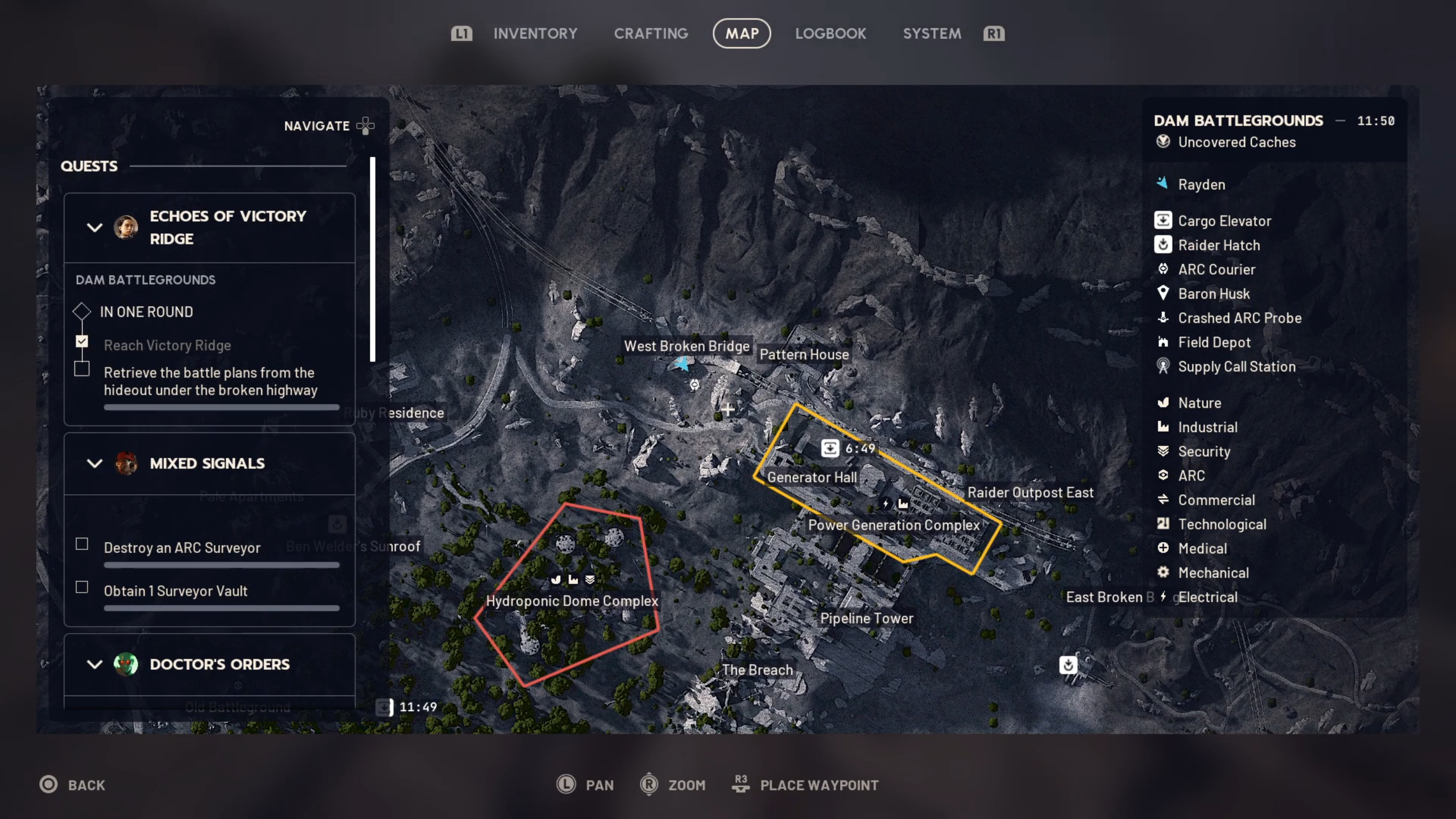Viewport: 1456px width, 819px height.
Task: Toggle the Destroy an ARC Surveyor checkbox
Action: (82, 544)
